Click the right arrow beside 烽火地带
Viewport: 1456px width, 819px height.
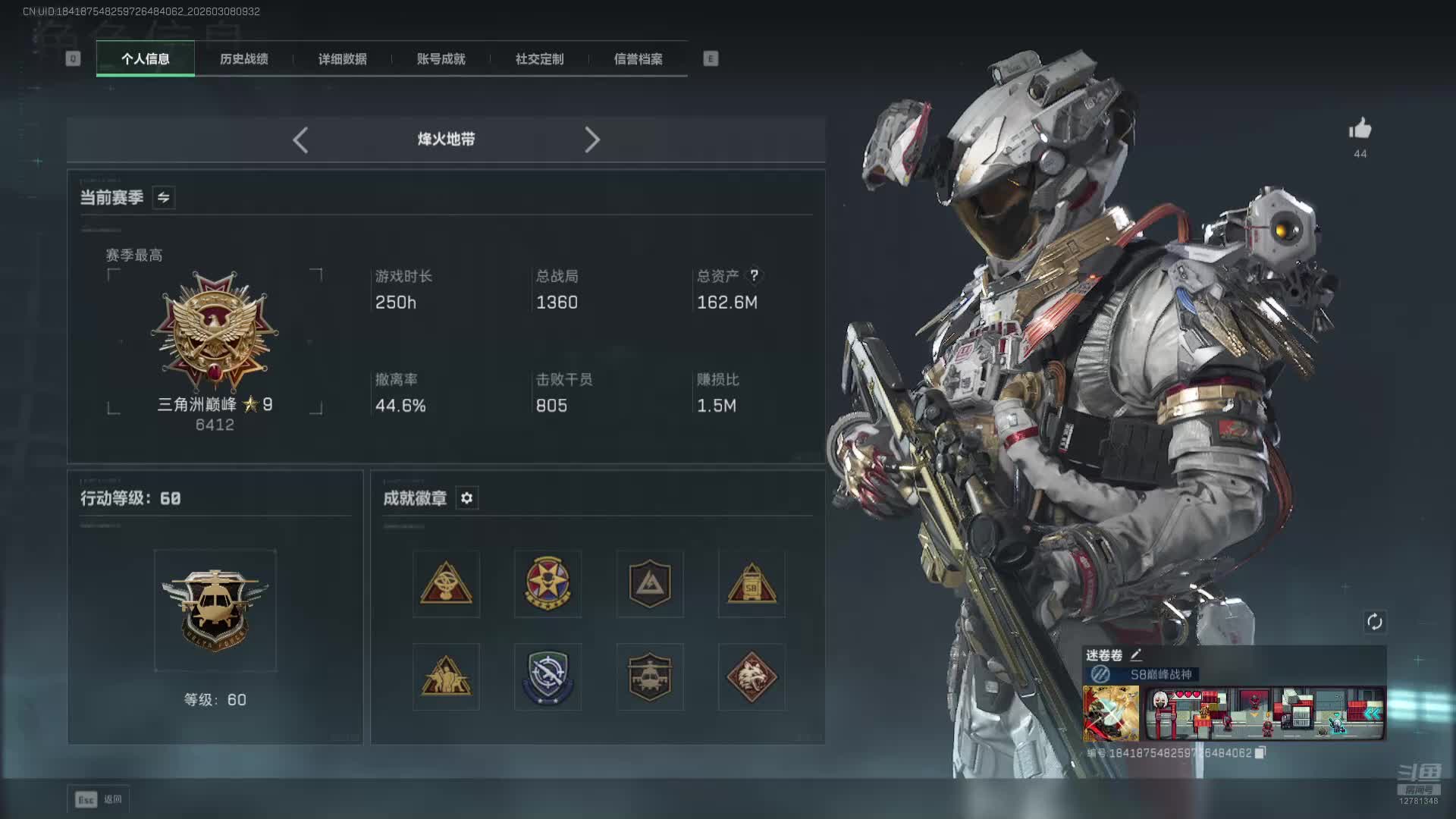coord(592,140)
